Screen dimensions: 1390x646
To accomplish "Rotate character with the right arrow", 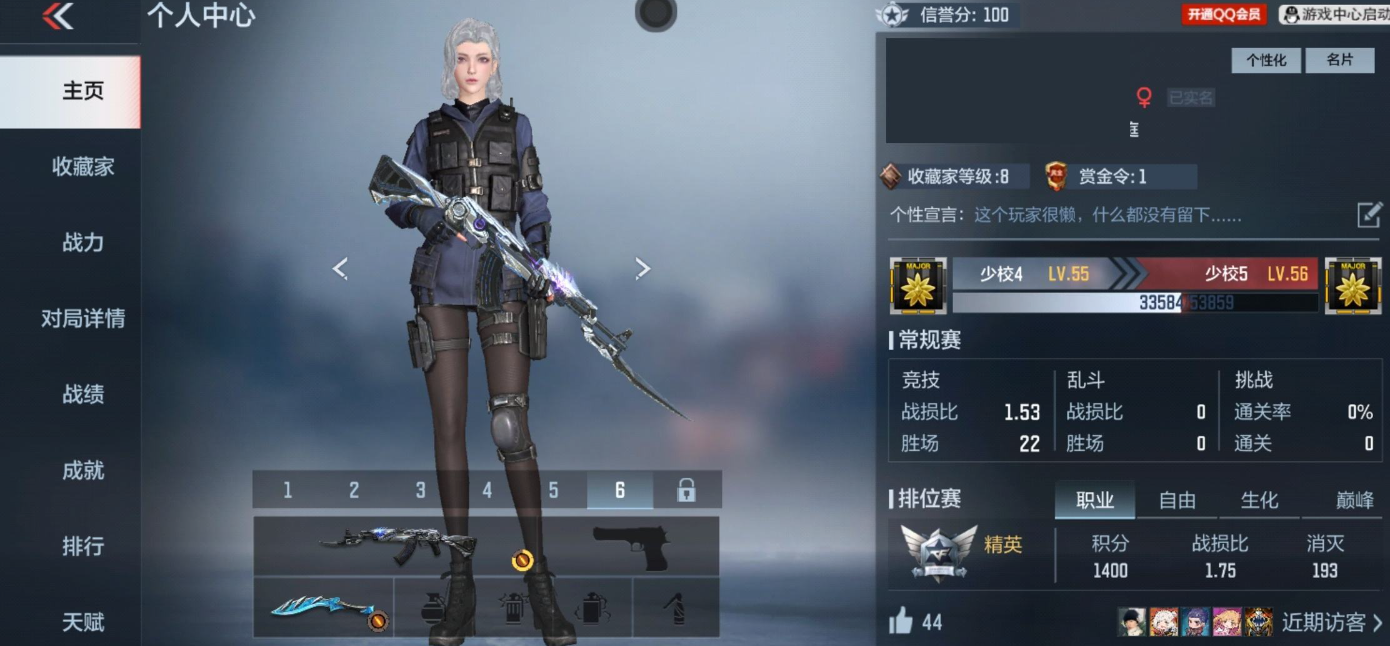I will click(x=643, y=268).
